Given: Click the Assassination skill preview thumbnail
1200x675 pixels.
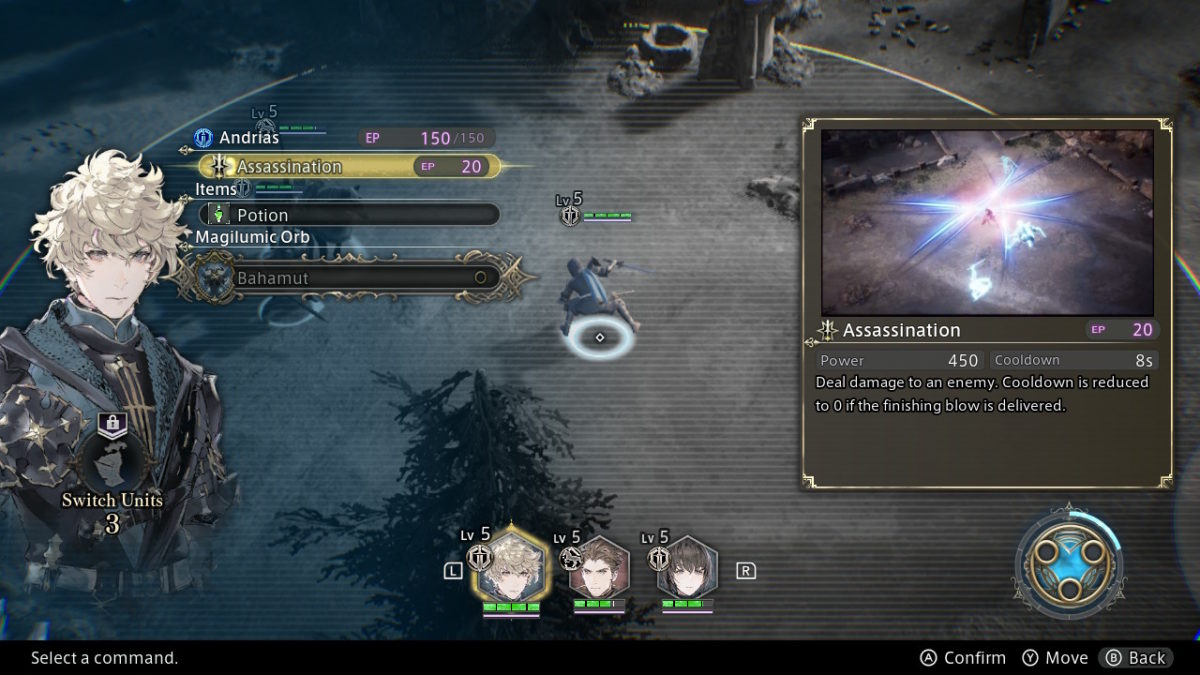Looking at the screenshot, I should (987, 222).
